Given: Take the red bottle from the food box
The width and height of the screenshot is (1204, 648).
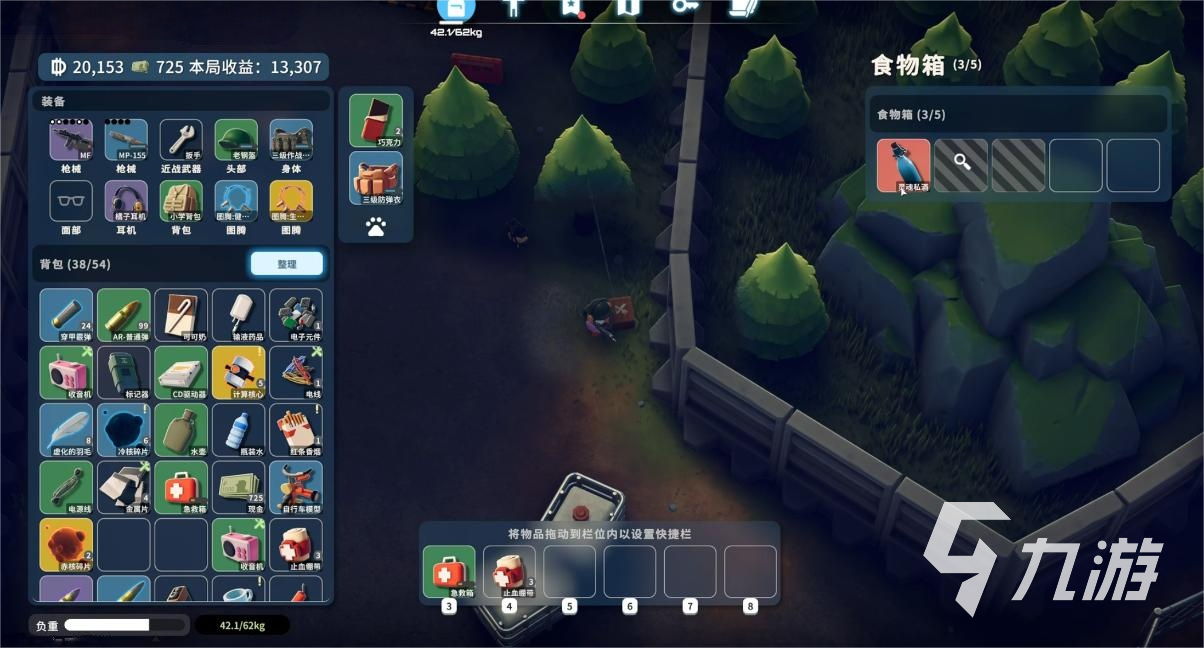Looking at the screenshot, I should [903, 165].
